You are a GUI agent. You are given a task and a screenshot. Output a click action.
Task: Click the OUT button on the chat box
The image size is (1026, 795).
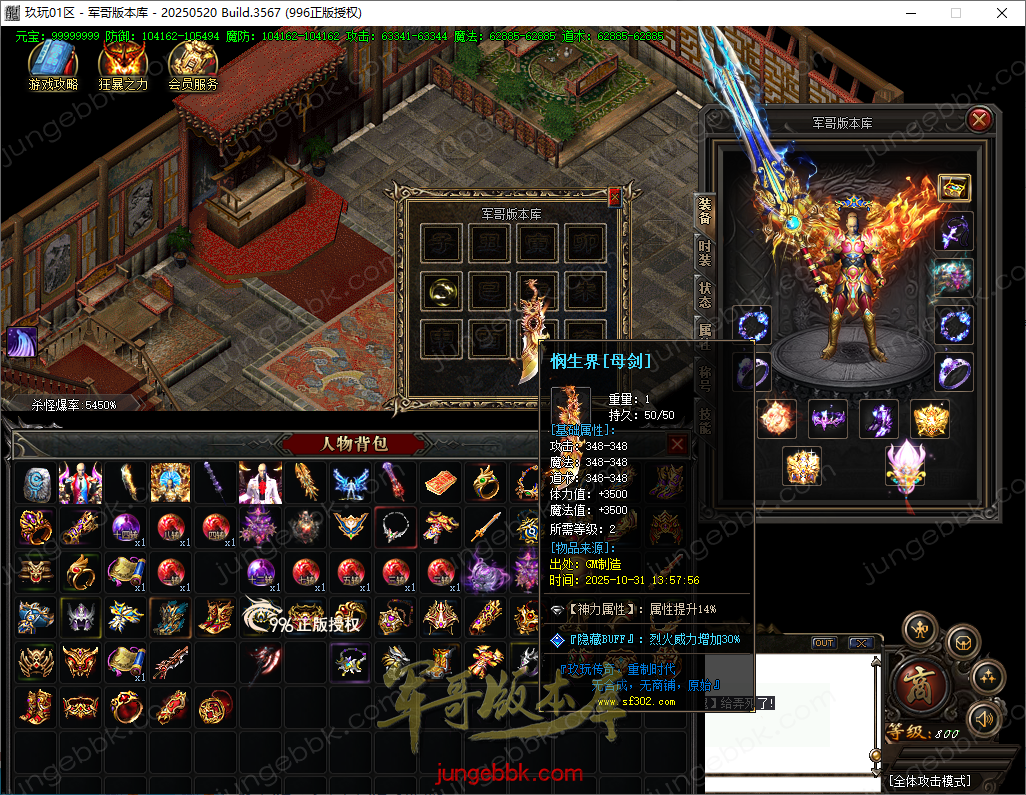[x=824, y=643]
